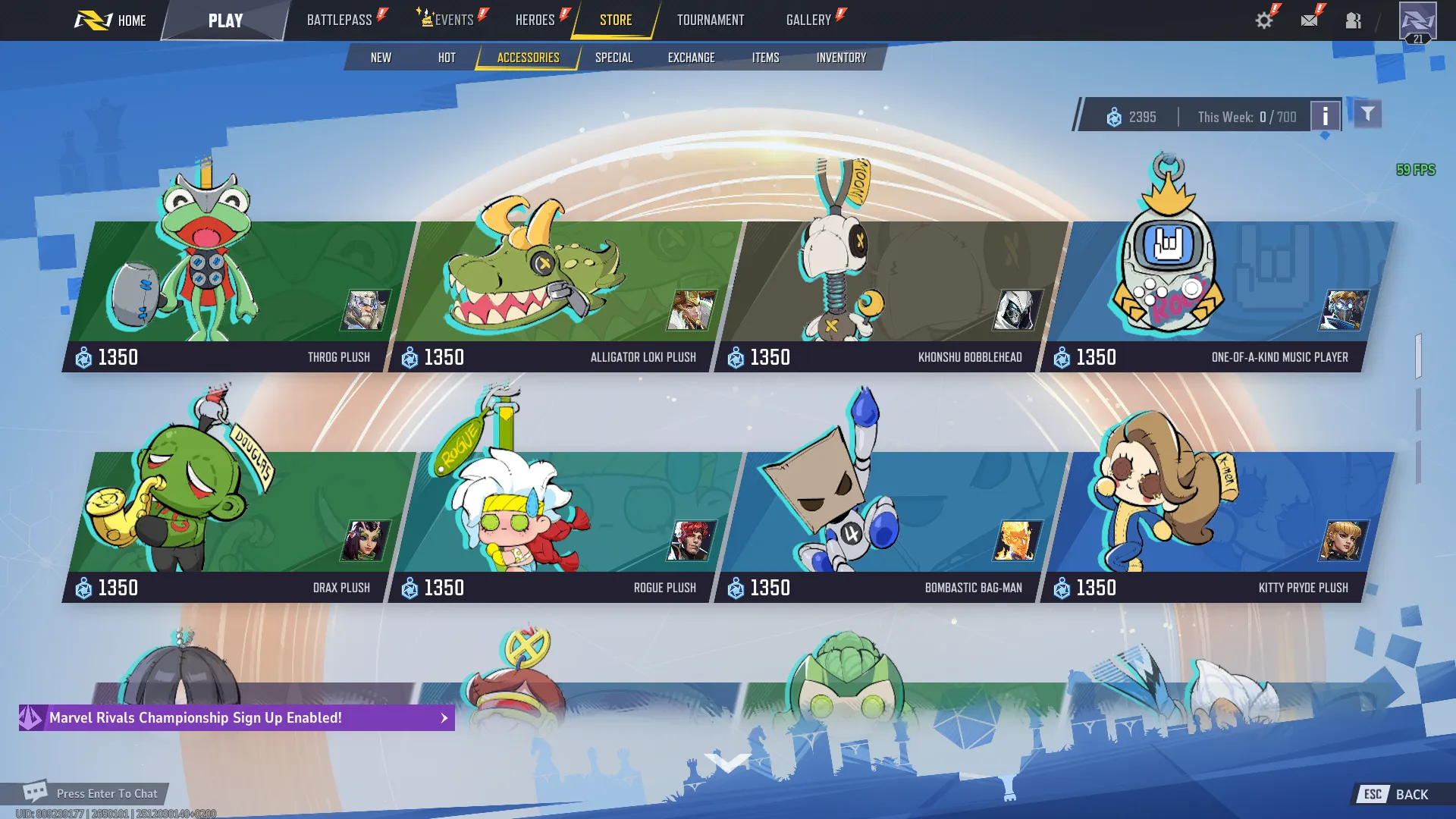Open the in-game Settings gear icon

(x=1263, y=20)
